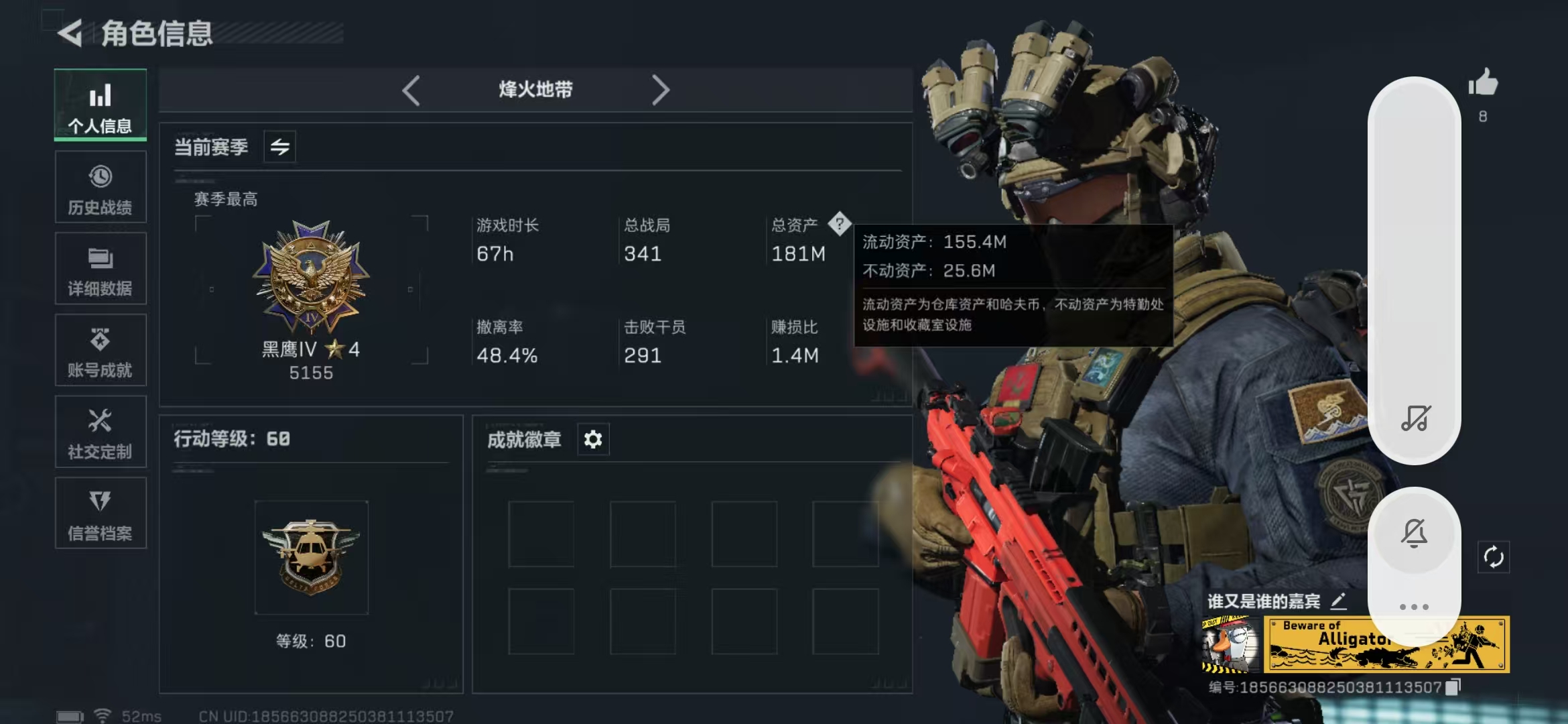The width and height of the screenshot is (1568, 724).
Task: Copy the player ID number
Action: point(1453,687)
